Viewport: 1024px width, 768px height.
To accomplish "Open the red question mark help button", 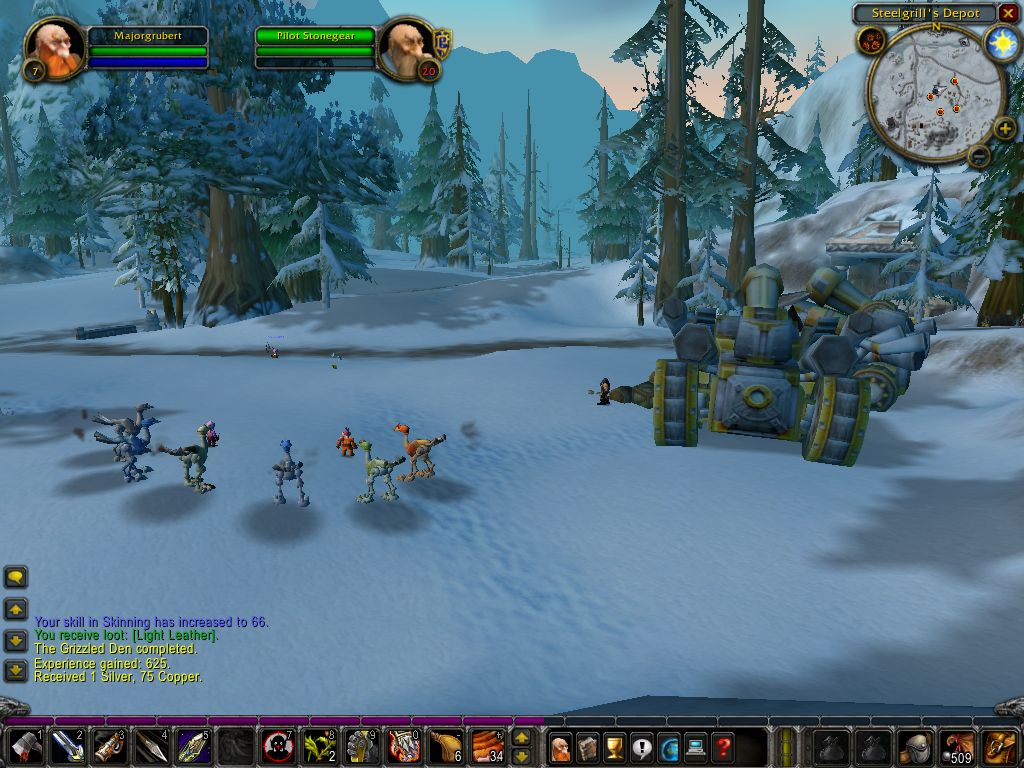I will coord(722,747).
